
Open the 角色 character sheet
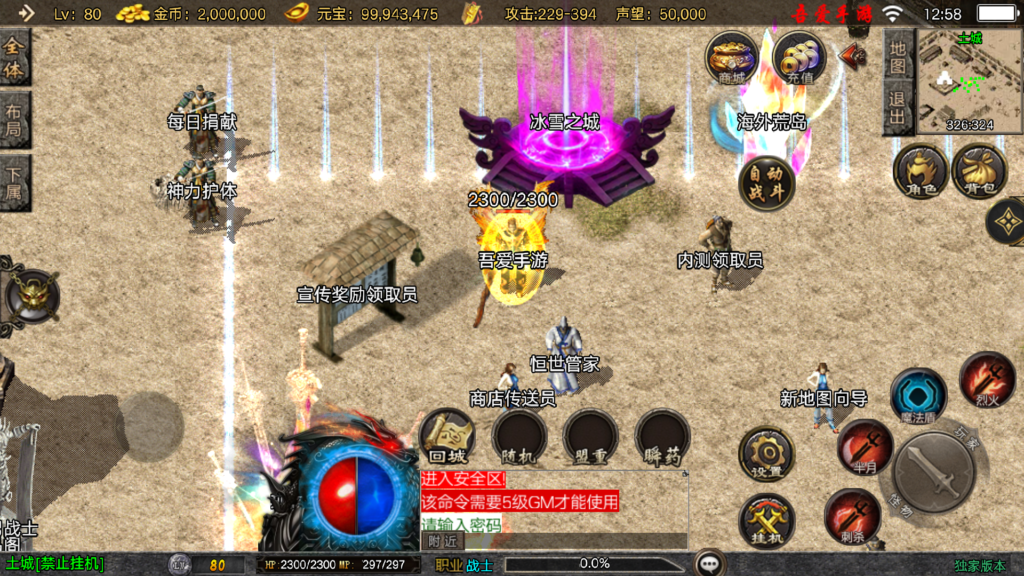(x=920, y=171)
